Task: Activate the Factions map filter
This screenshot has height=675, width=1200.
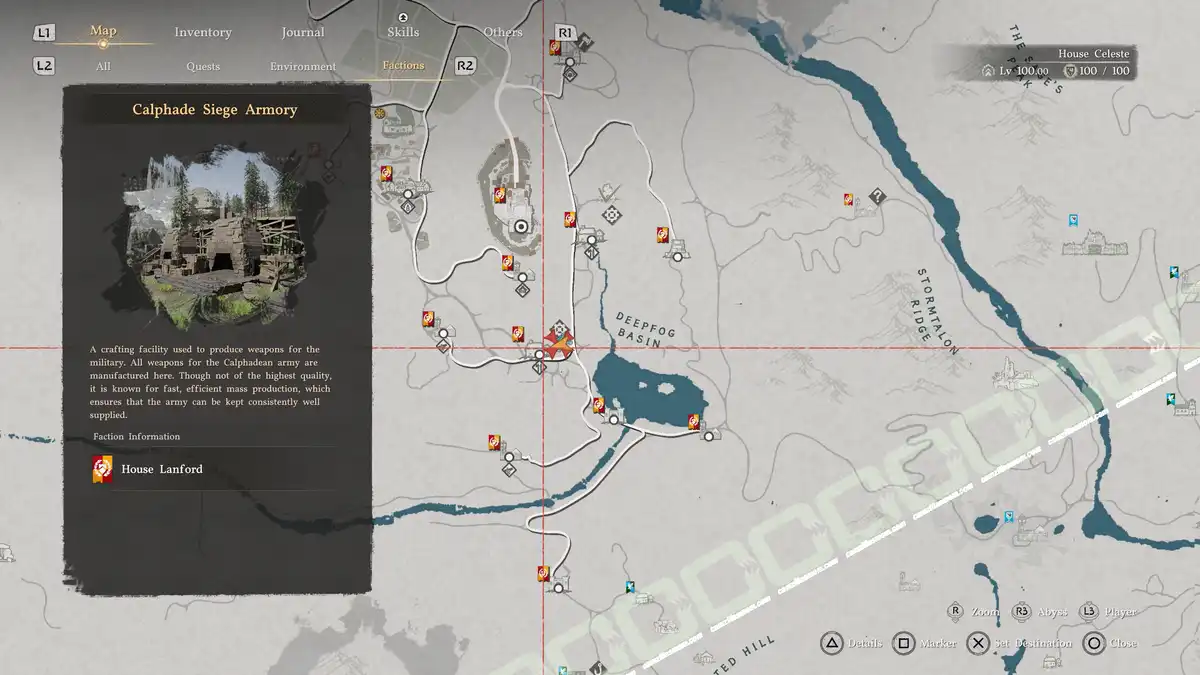Action: 403,65
